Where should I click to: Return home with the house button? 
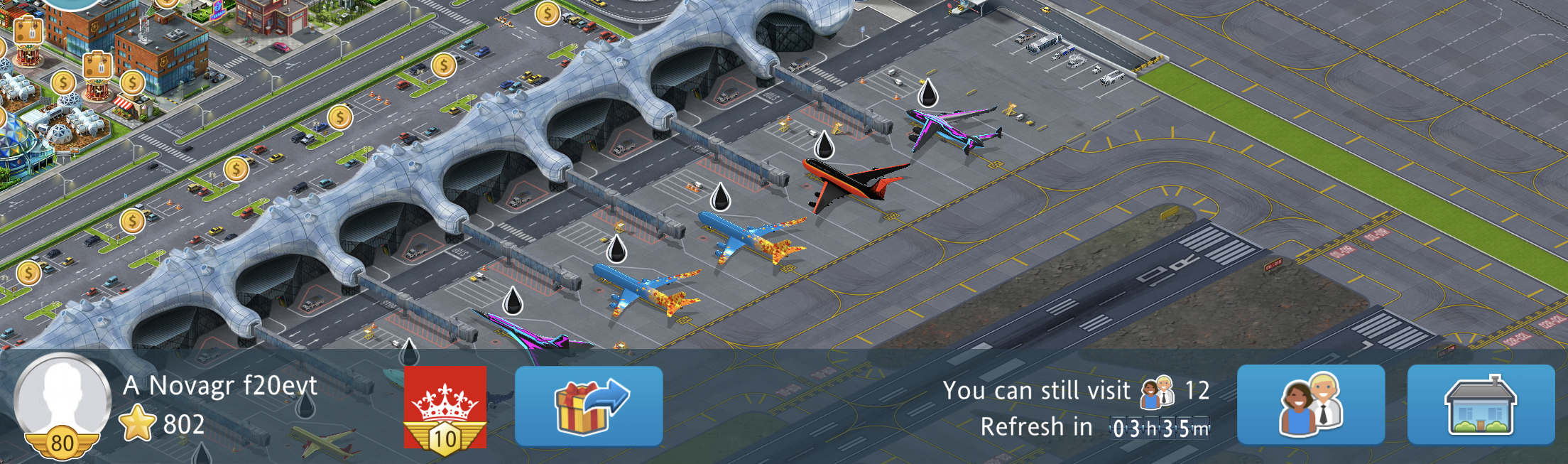(1481, 406)
